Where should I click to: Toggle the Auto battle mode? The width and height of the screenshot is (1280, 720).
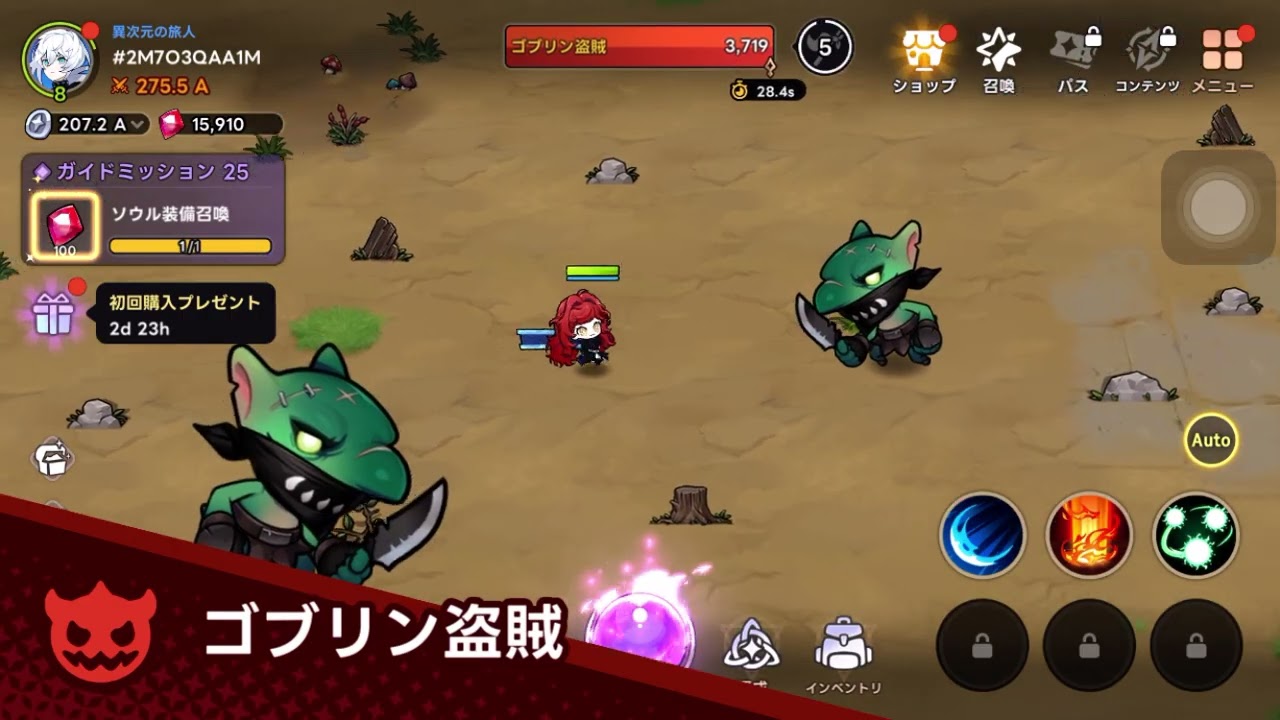[x=1210, y=439]
